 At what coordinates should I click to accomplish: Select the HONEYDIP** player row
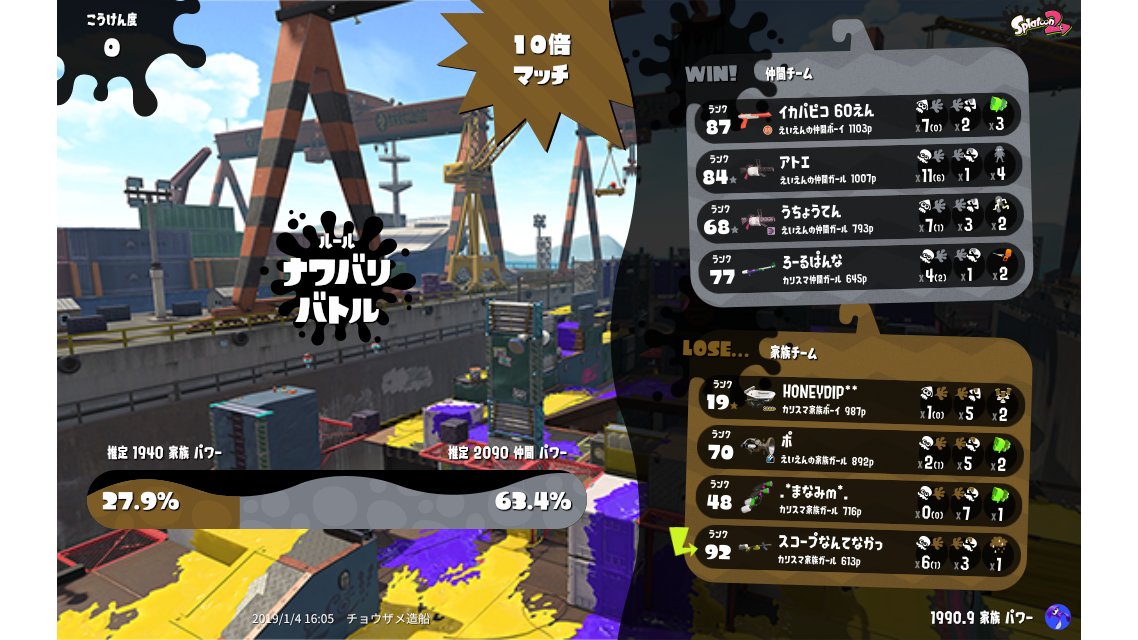[858, 400]
